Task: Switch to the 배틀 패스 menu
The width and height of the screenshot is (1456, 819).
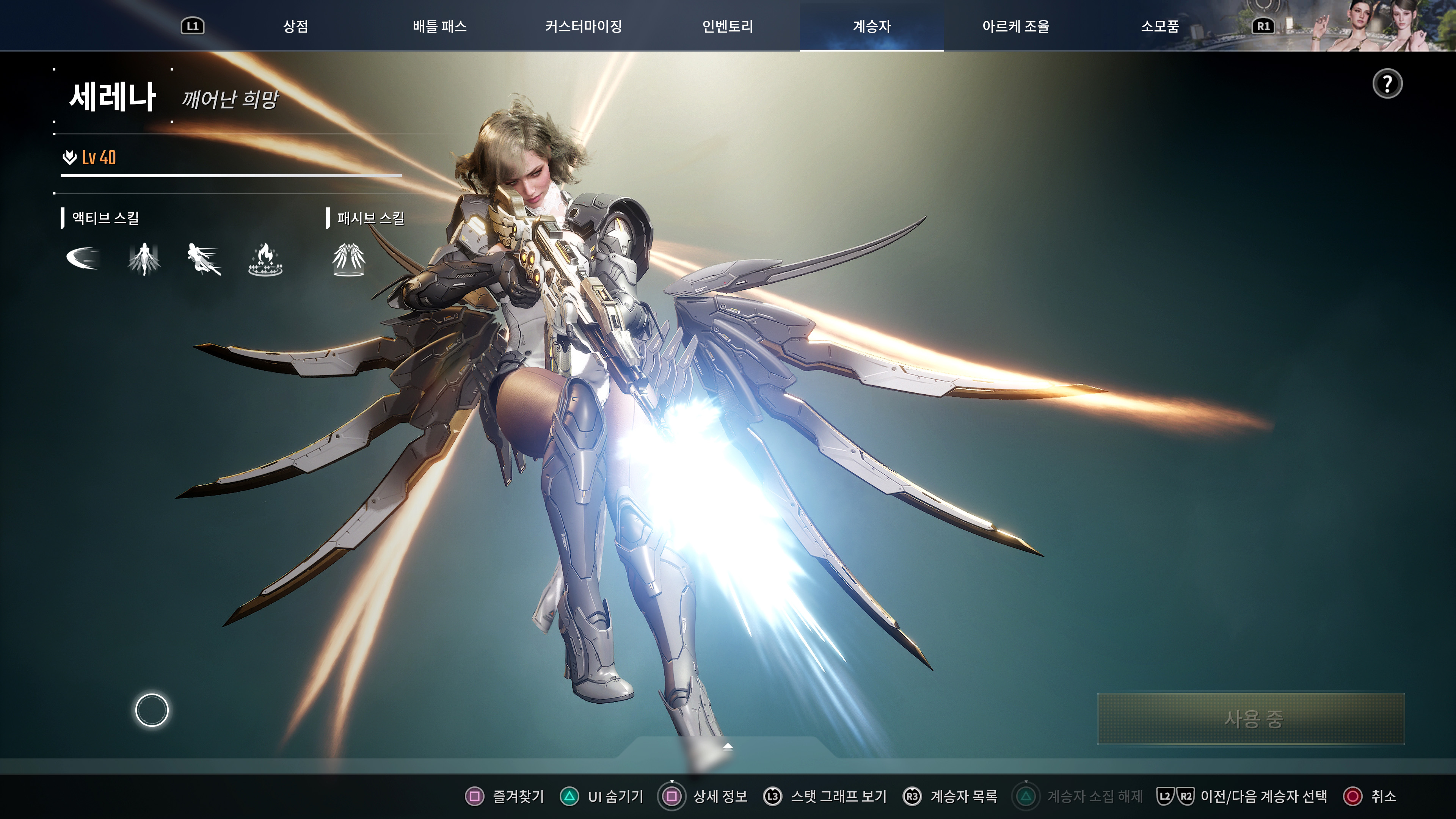Action: pos(440,26)
